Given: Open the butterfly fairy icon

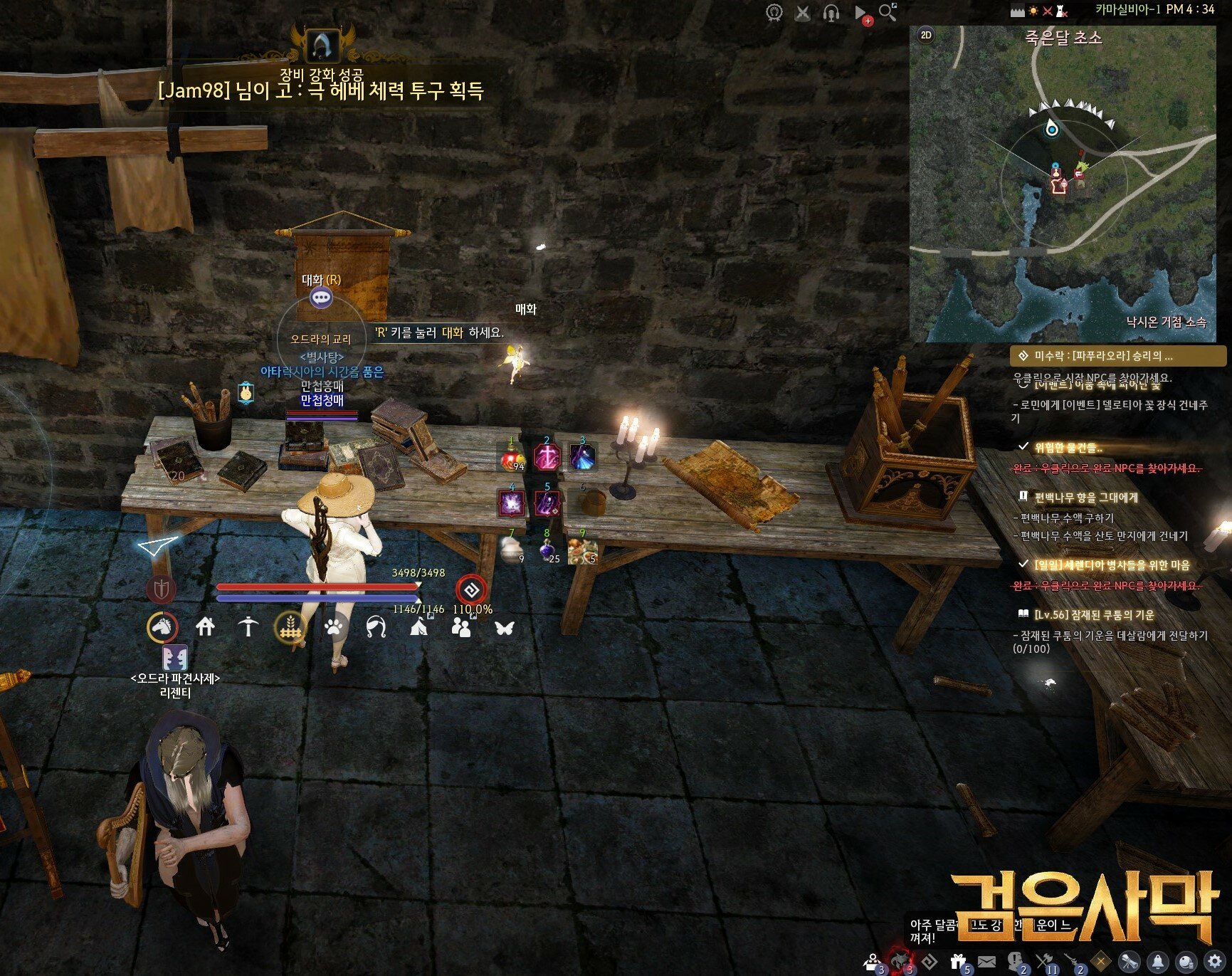Looking at the screenshot, I should point(505,627).
